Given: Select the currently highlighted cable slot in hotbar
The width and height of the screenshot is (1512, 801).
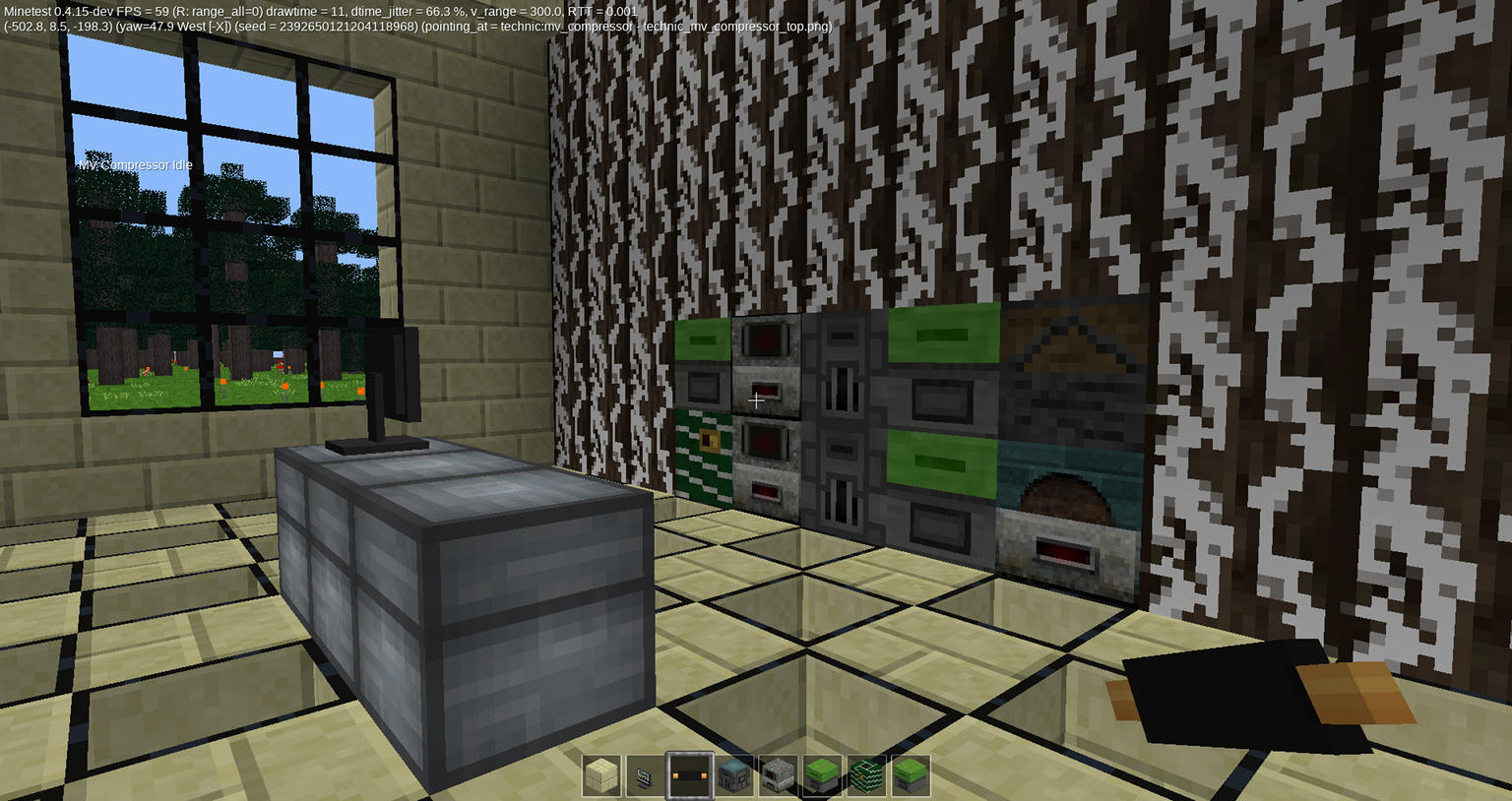Looking at the screenshot, I should 688,776.
